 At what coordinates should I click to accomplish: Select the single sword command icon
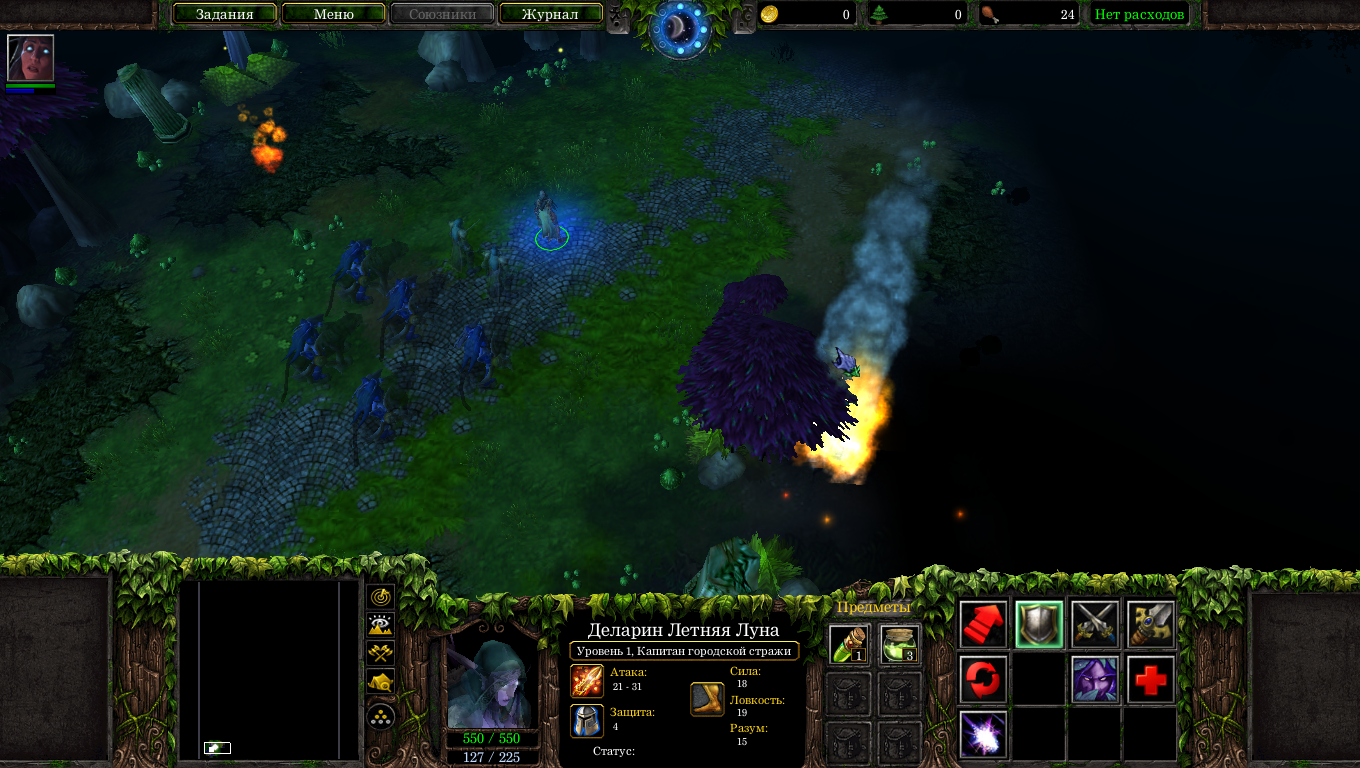coord(1151,624)
